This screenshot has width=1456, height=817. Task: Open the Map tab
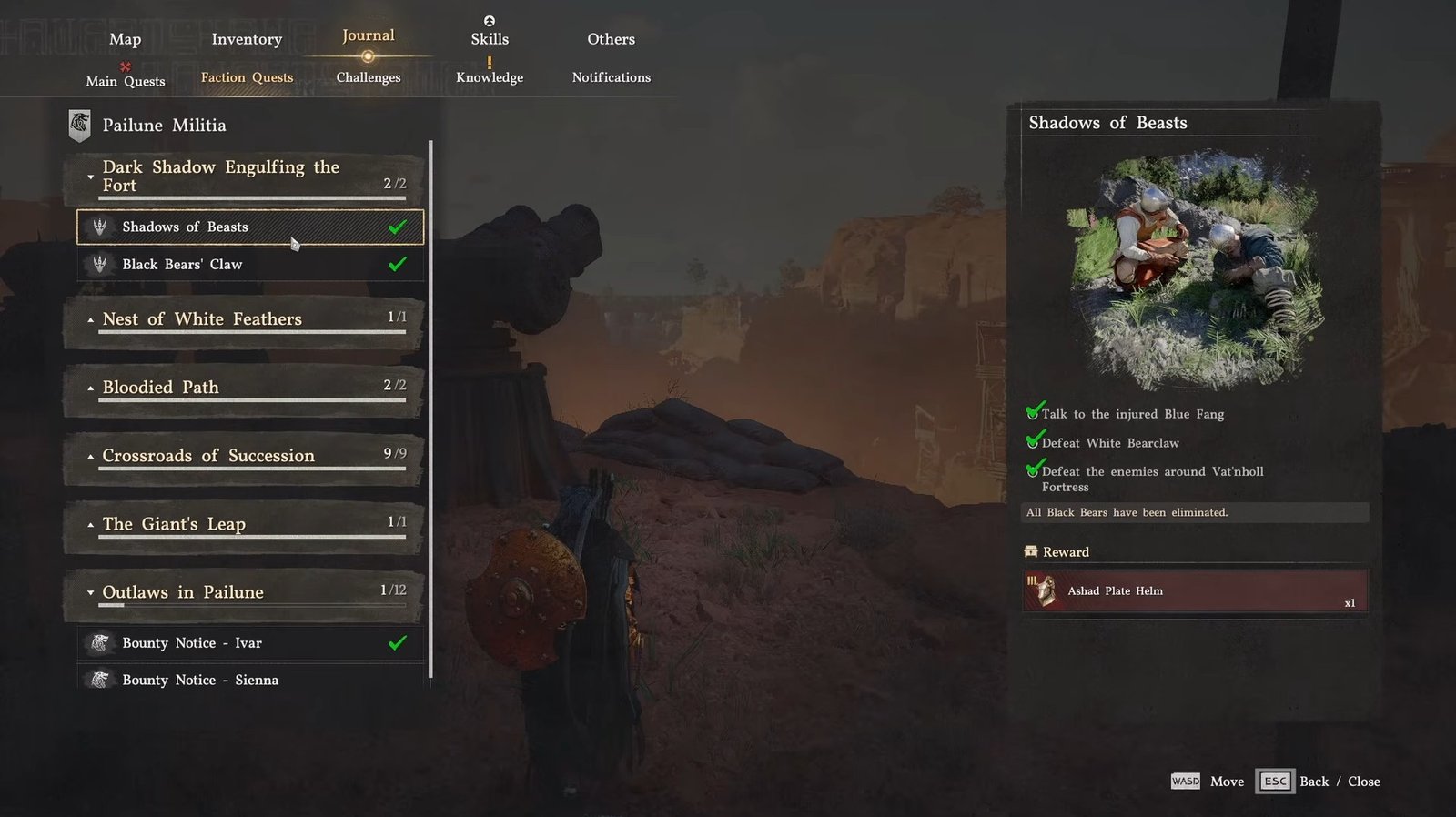point(125,39)
